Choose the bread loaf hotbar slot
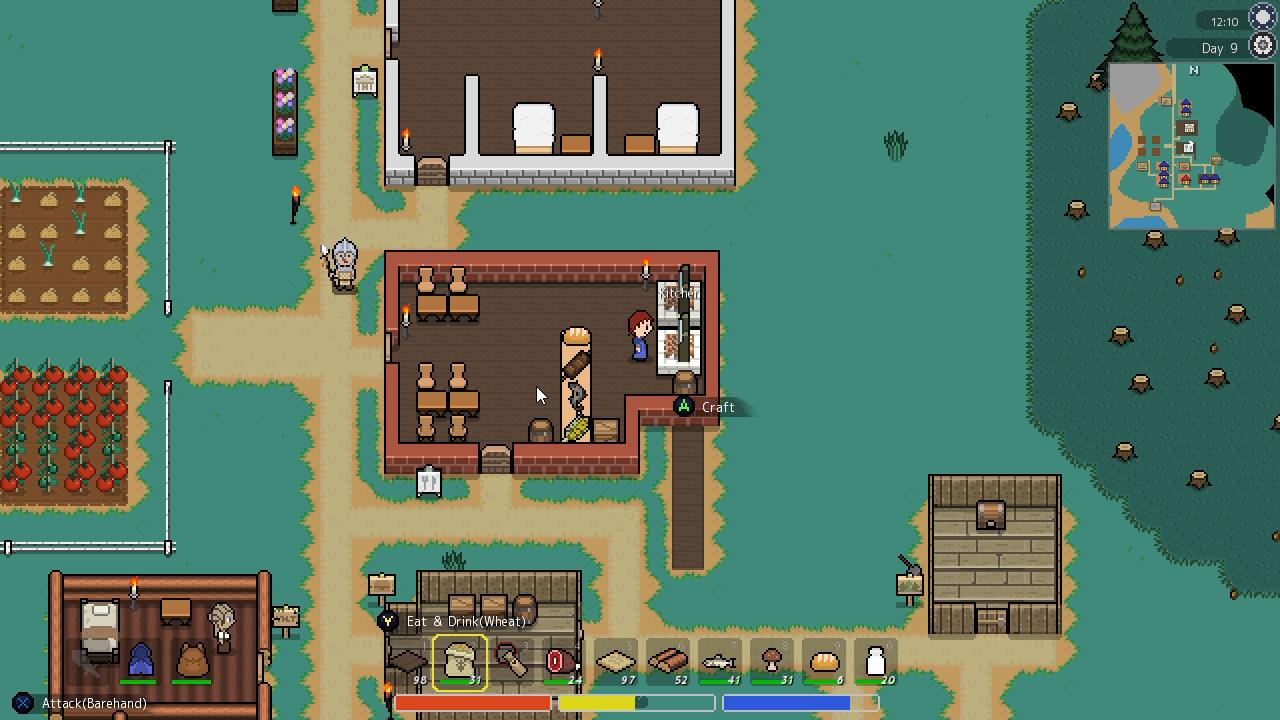Screen dimensions: 1280x720 click(824, 662)
